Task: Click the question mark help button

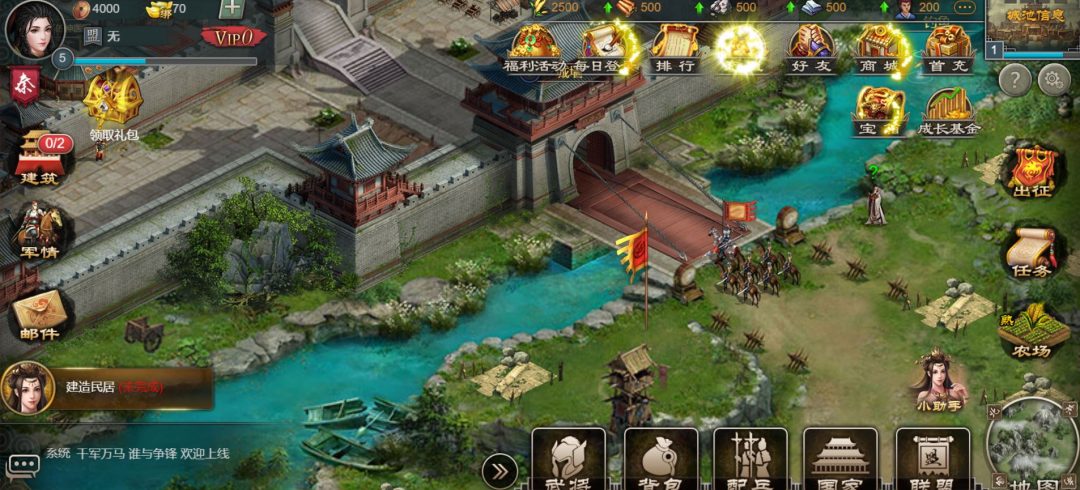Action: [1015, 80]
